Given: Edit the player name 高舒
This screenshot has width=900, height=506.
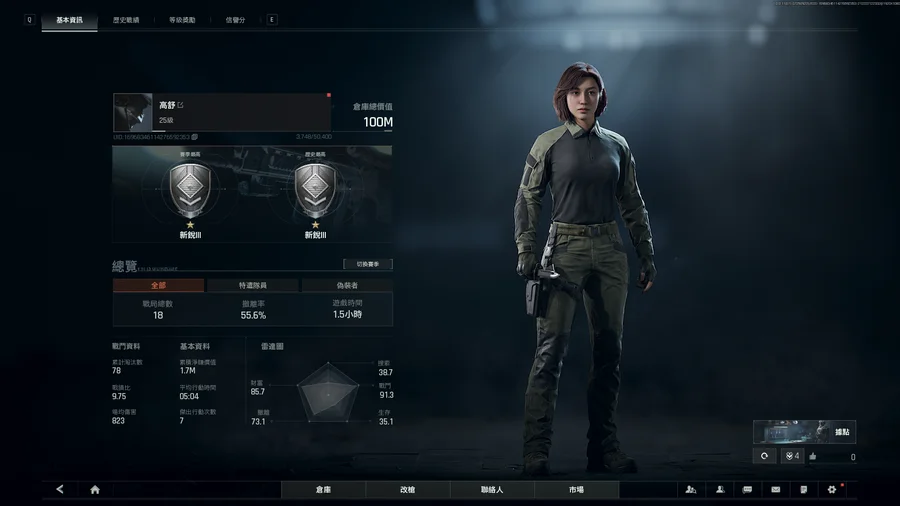Looking at the screenshot, I should pyautogui.click(x=181, y=105).
